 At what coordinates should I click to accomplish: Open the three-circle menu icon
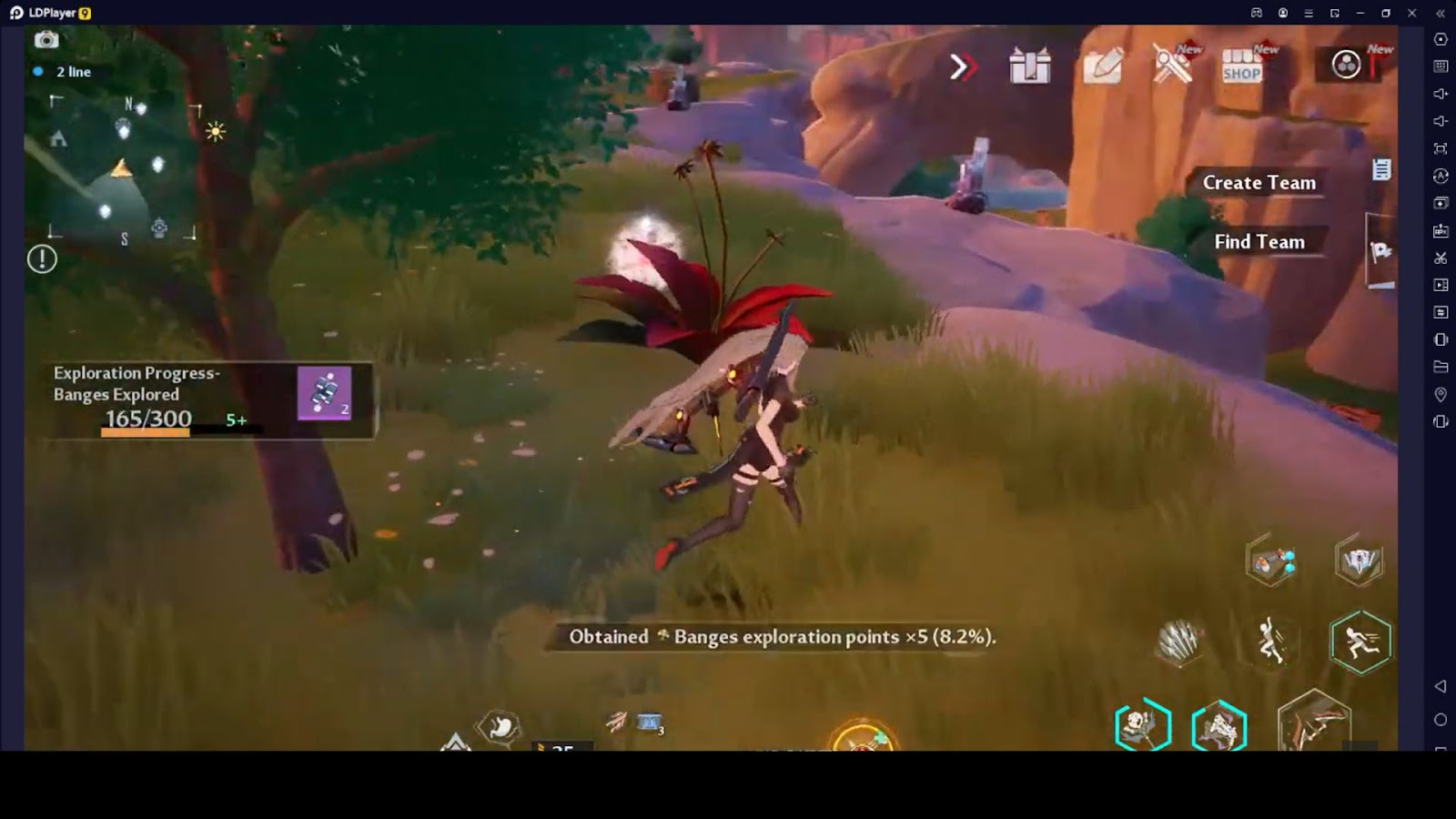pos(1346,65)
